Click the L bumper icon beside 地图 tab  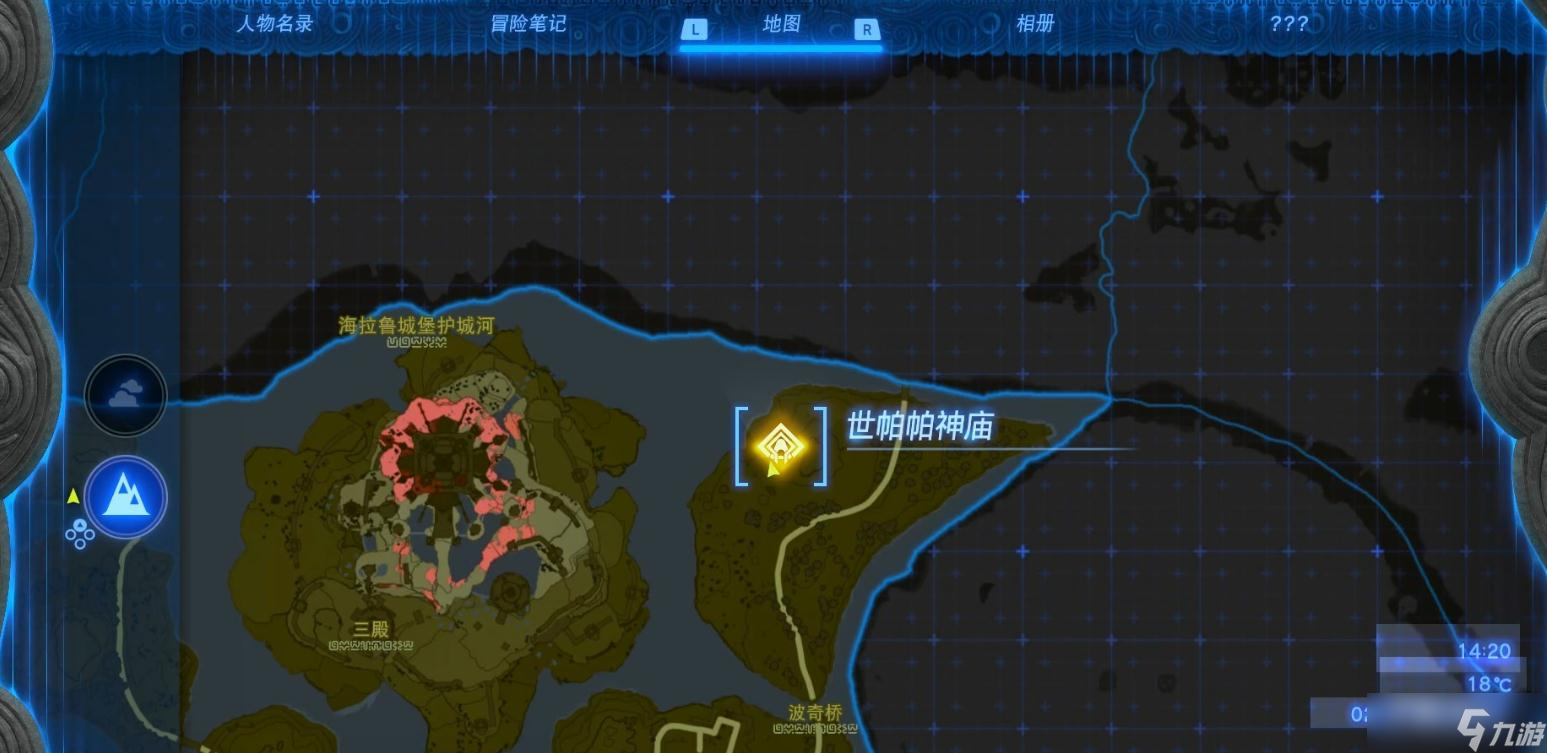point(693,30)
